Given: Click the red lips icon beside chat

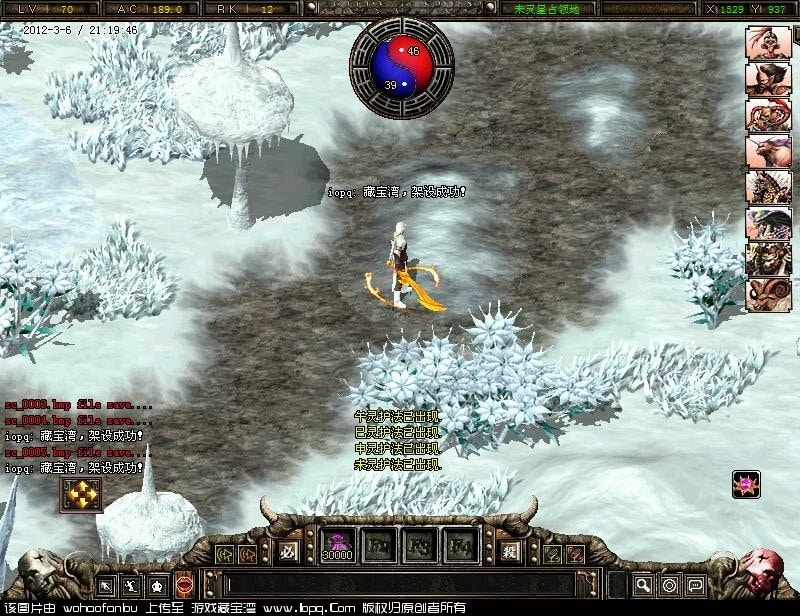Looking at the screenshot, I should (185, 584).
